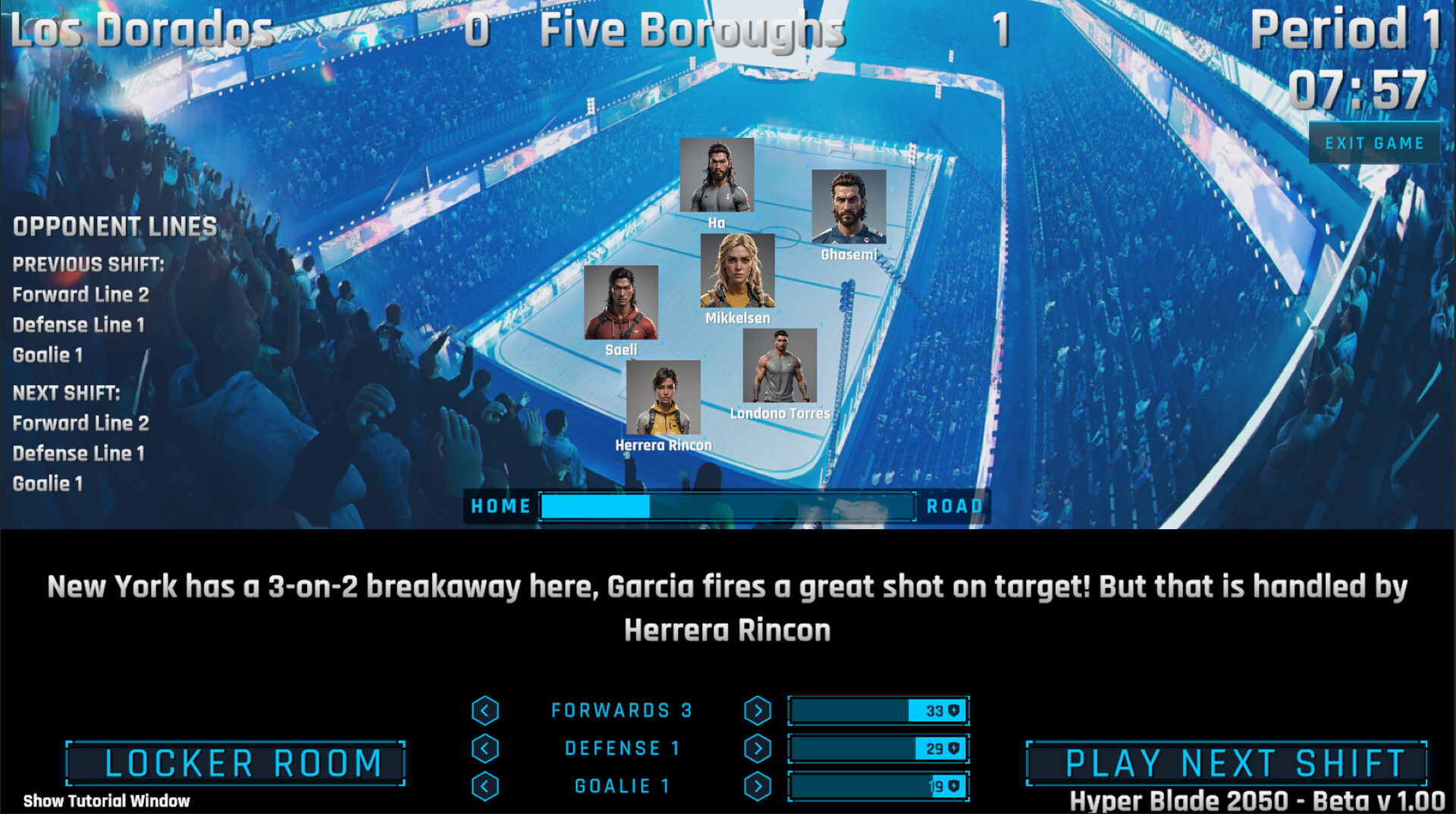
Task: Click the shield icon on the Goalie energy bar
Action: (x=953, y=786)
